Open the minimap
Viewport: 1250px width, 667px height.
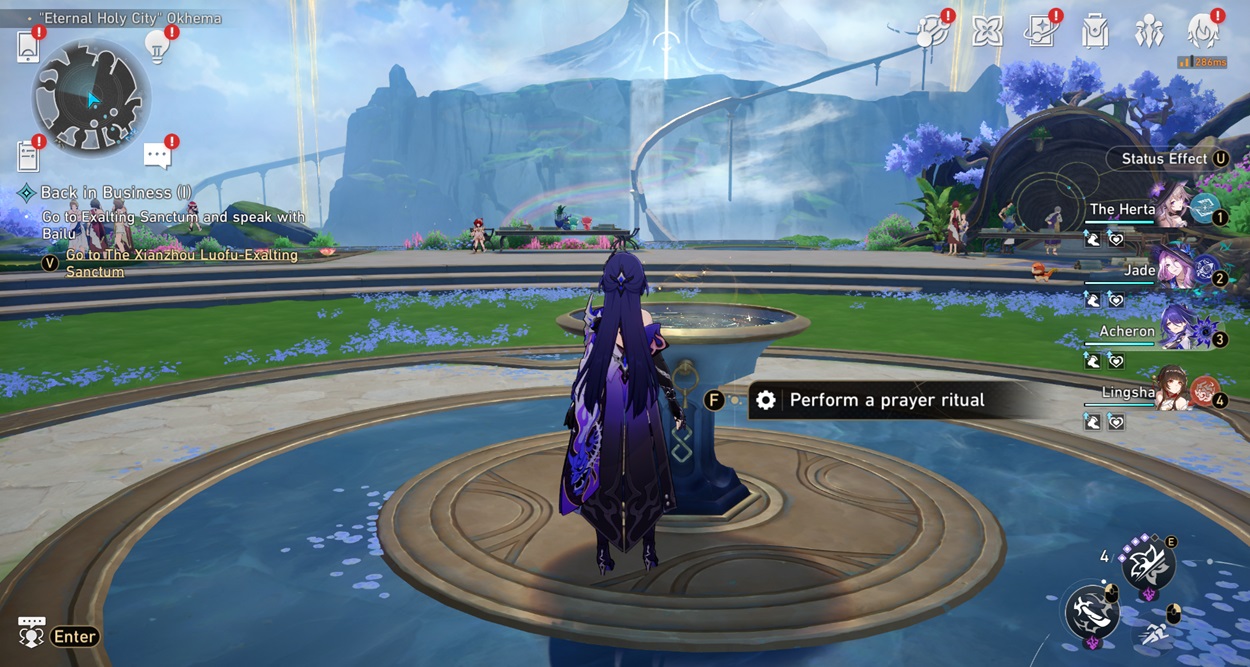click(91, 98)
